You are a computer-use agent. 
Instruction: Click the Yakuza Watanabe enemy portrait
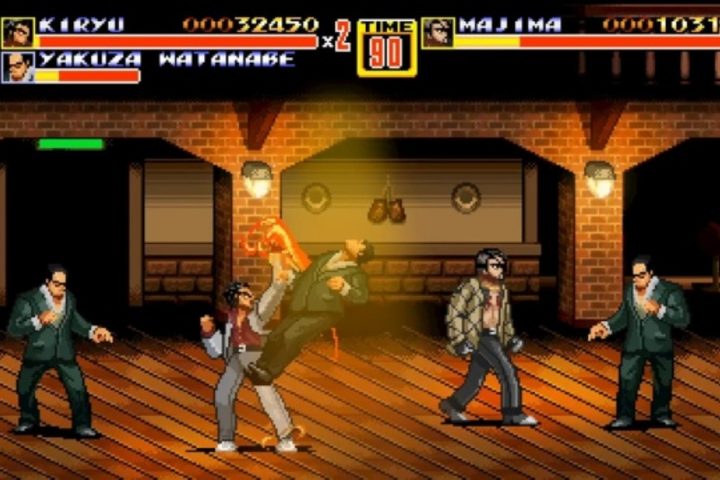[17, 67]
